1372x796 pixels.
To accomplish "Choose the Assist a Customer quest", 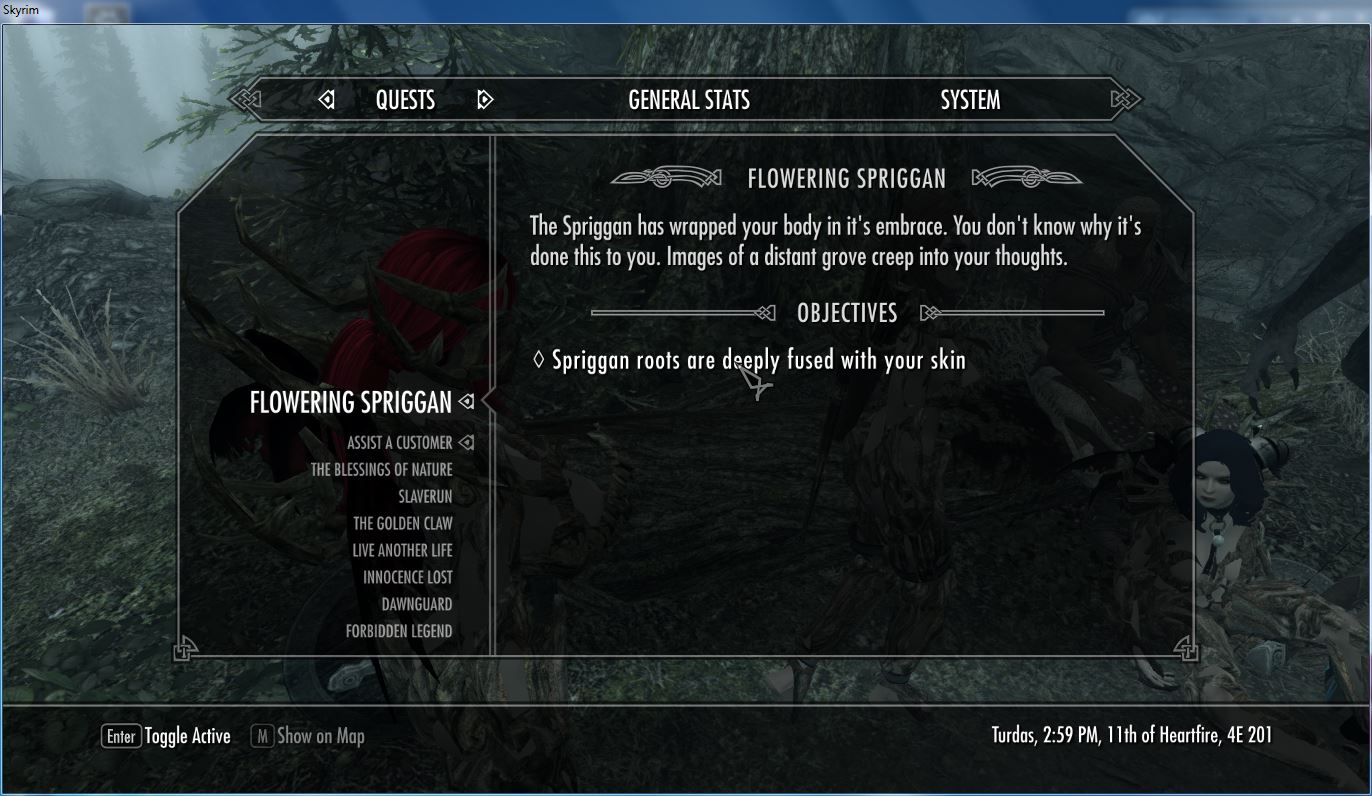I will tap(399, 443).
